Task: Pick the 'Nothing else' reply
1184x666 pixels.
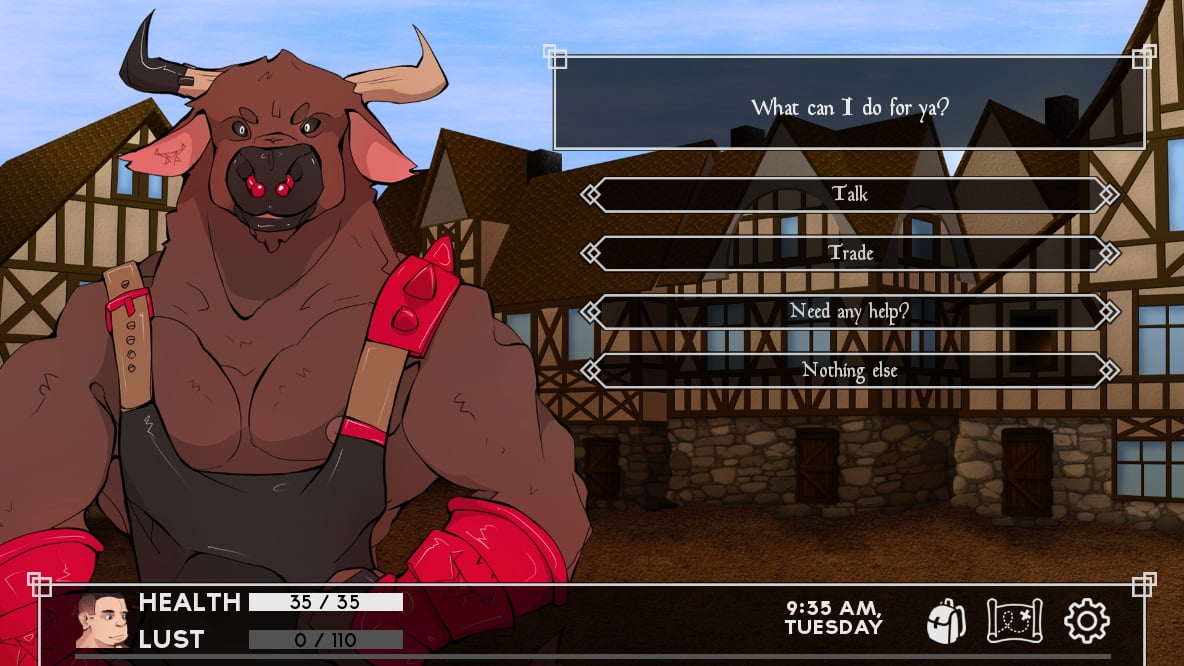Action: [849, 370]
